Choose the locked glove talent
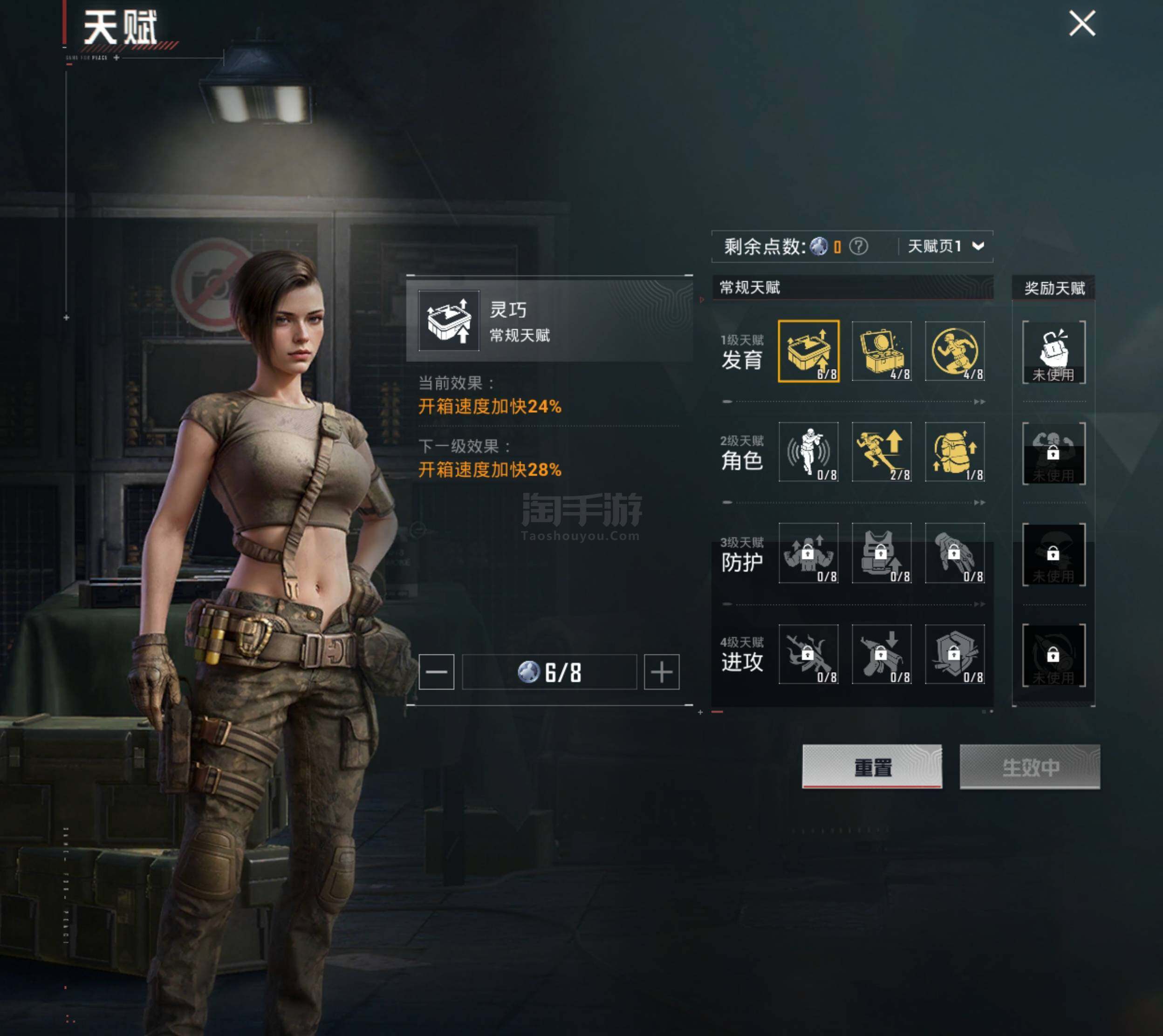Viewport: 1163px width, 1036px height. [x=955, y=553]
